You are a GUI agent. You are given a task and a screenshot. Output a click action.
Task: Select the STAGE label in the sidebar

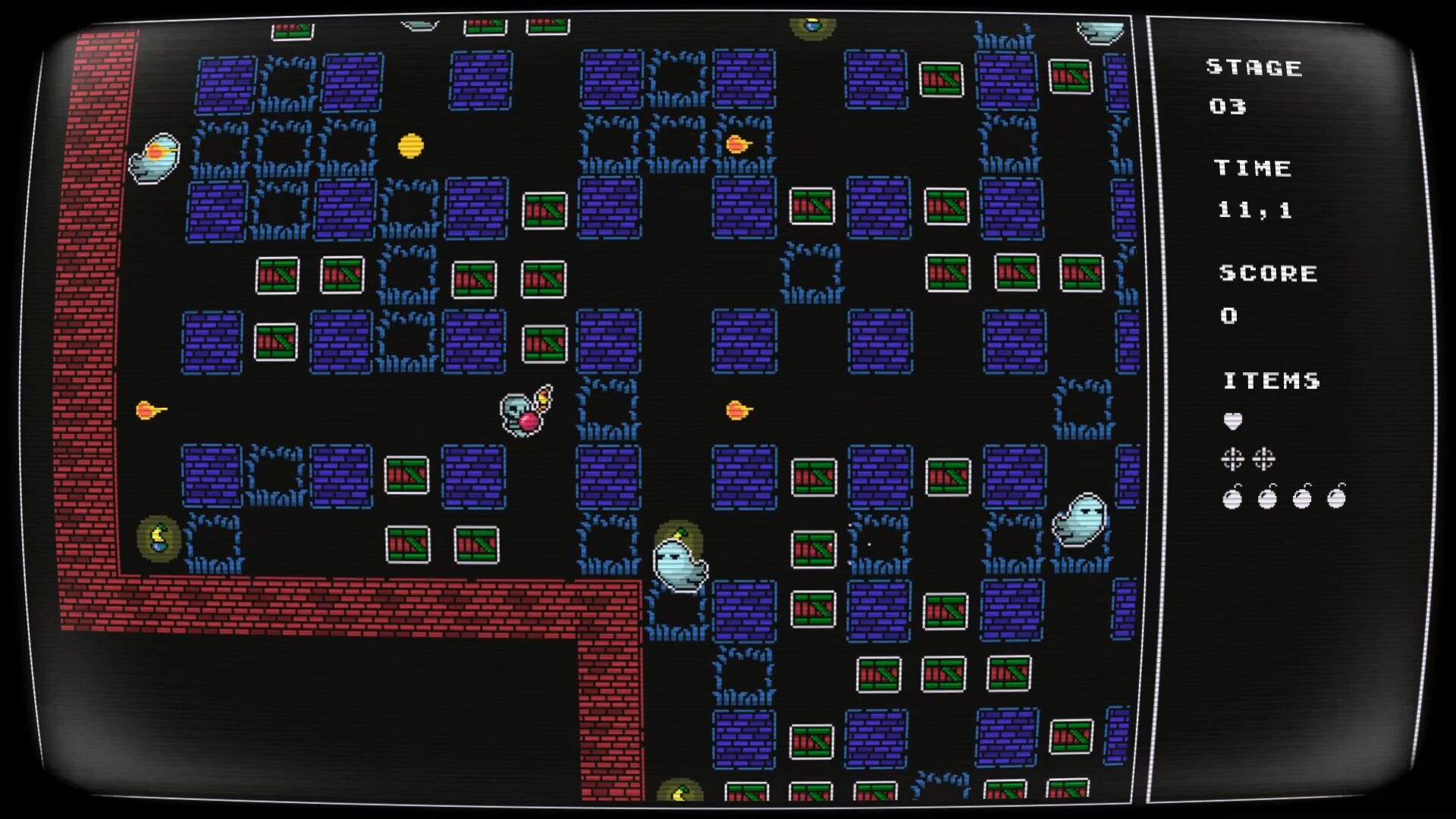click(1253, 67)
